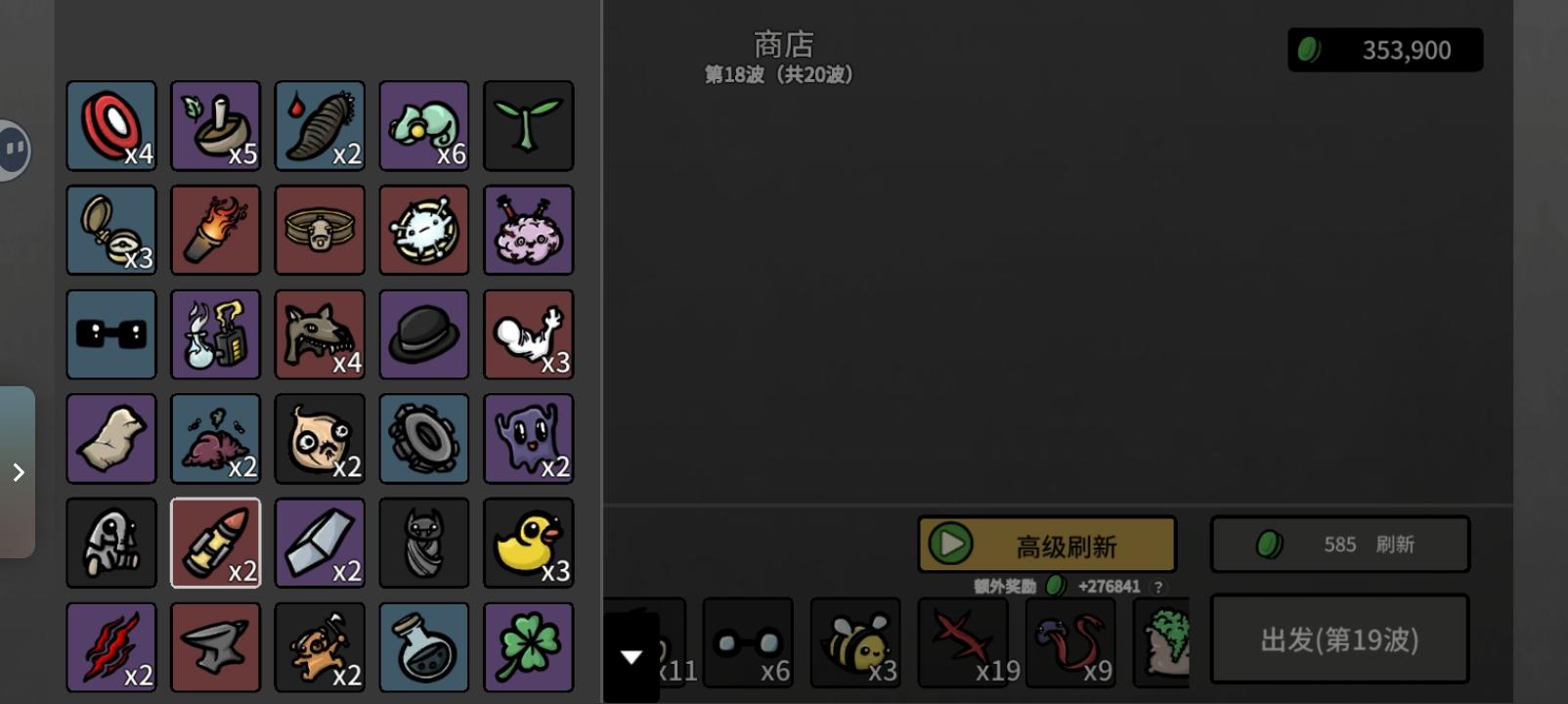Select the chameleon item in the inventory
The width and height of the screenshot is (1568, 704).
pos(423,125)
